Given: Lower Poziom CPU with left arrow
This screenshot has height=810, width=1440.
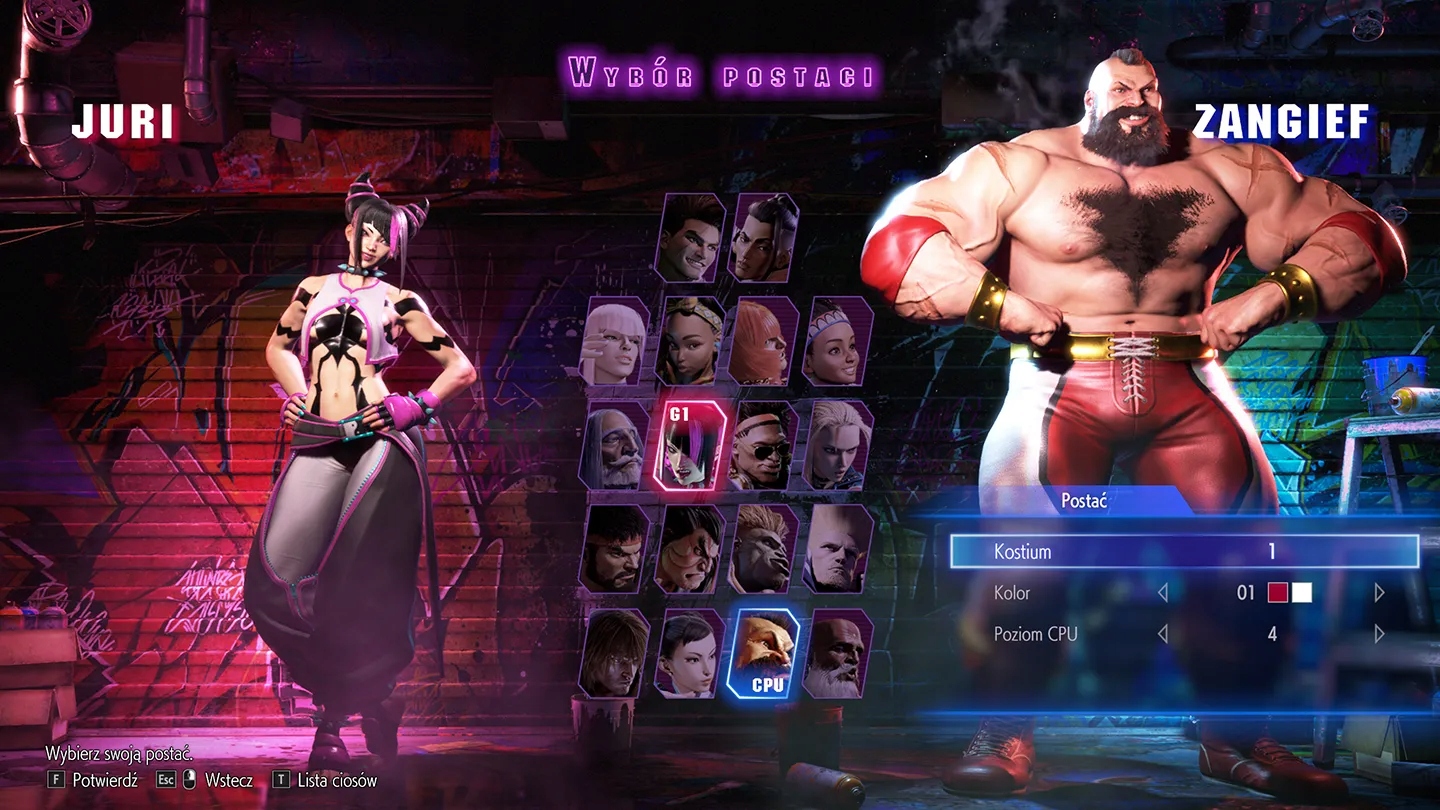Looking at the screenshot, I should pyautogui.click(x=1162, y=634).
